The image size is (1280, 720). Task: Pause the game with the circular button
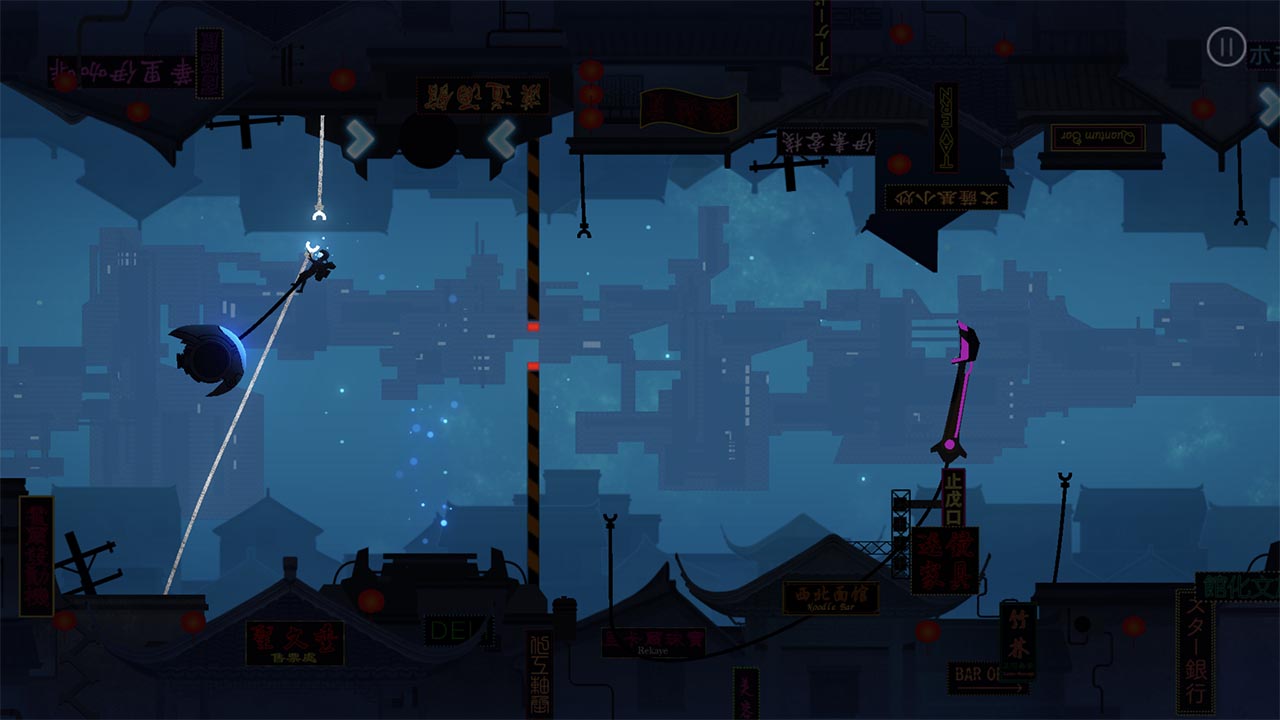point(1226,47)
